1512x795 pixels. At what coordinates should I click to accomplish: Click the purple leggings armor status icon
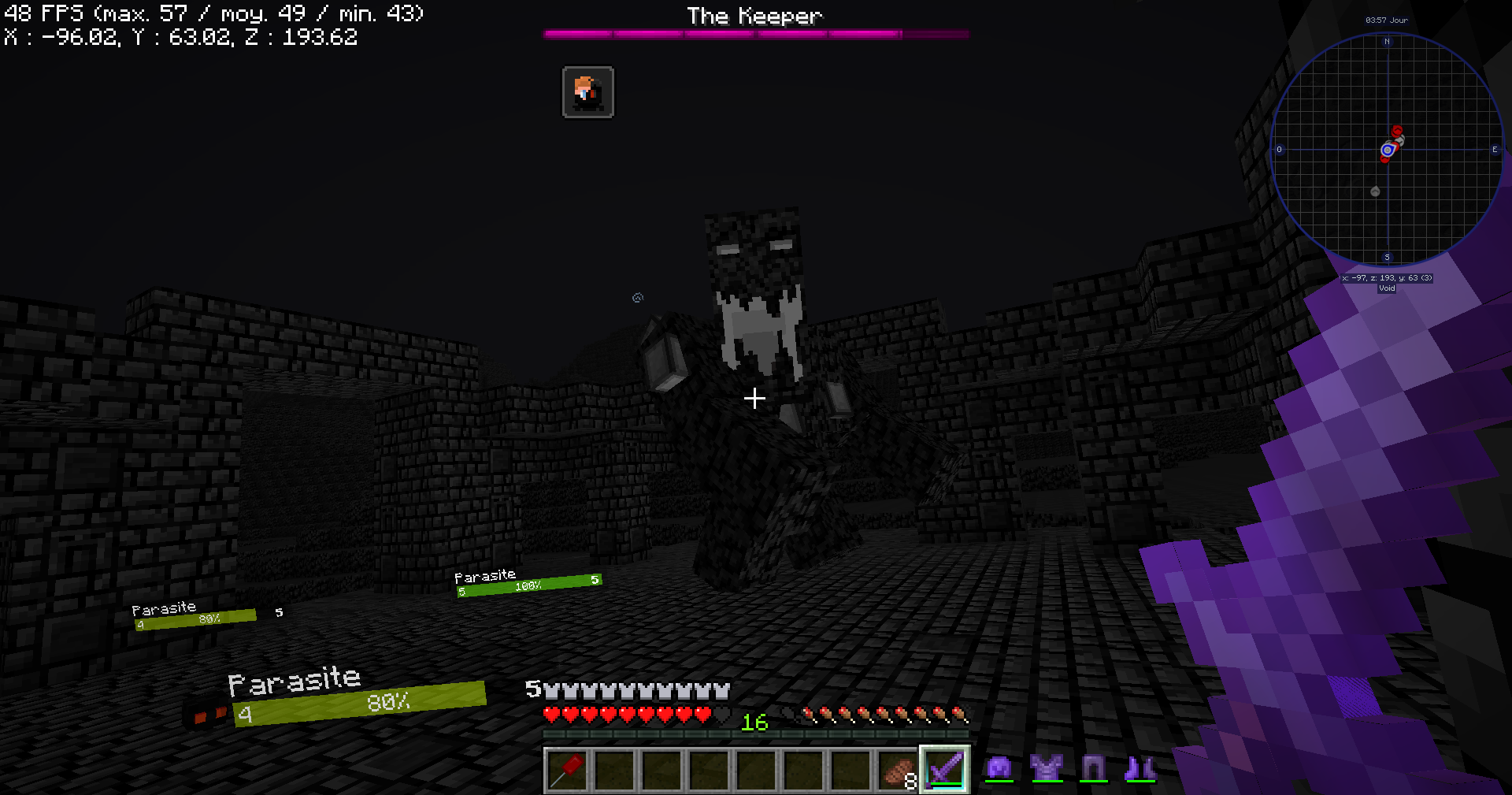(1092, 766)
